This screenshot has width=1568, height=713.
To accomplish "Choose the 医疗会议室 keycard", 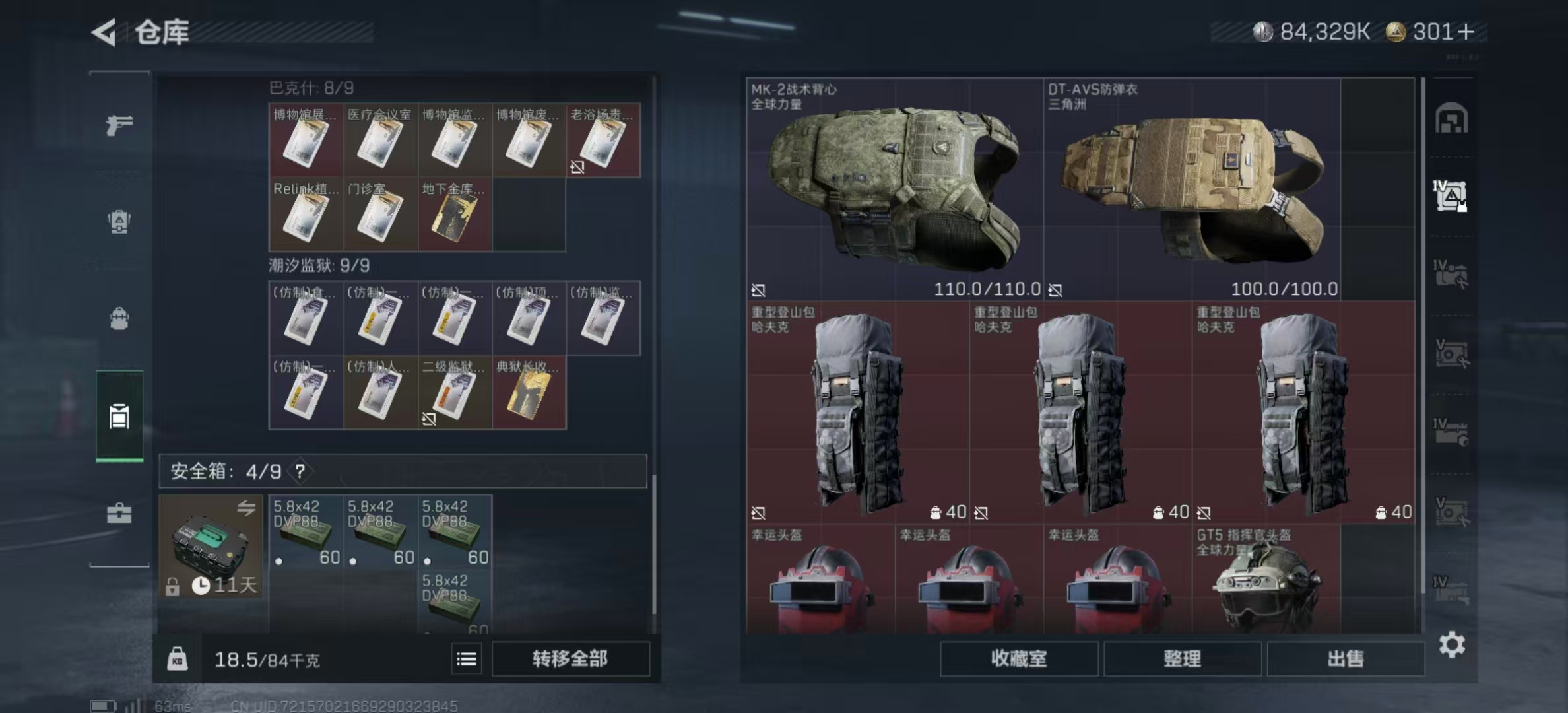I will pyautogui.click(x=380, y=140).
